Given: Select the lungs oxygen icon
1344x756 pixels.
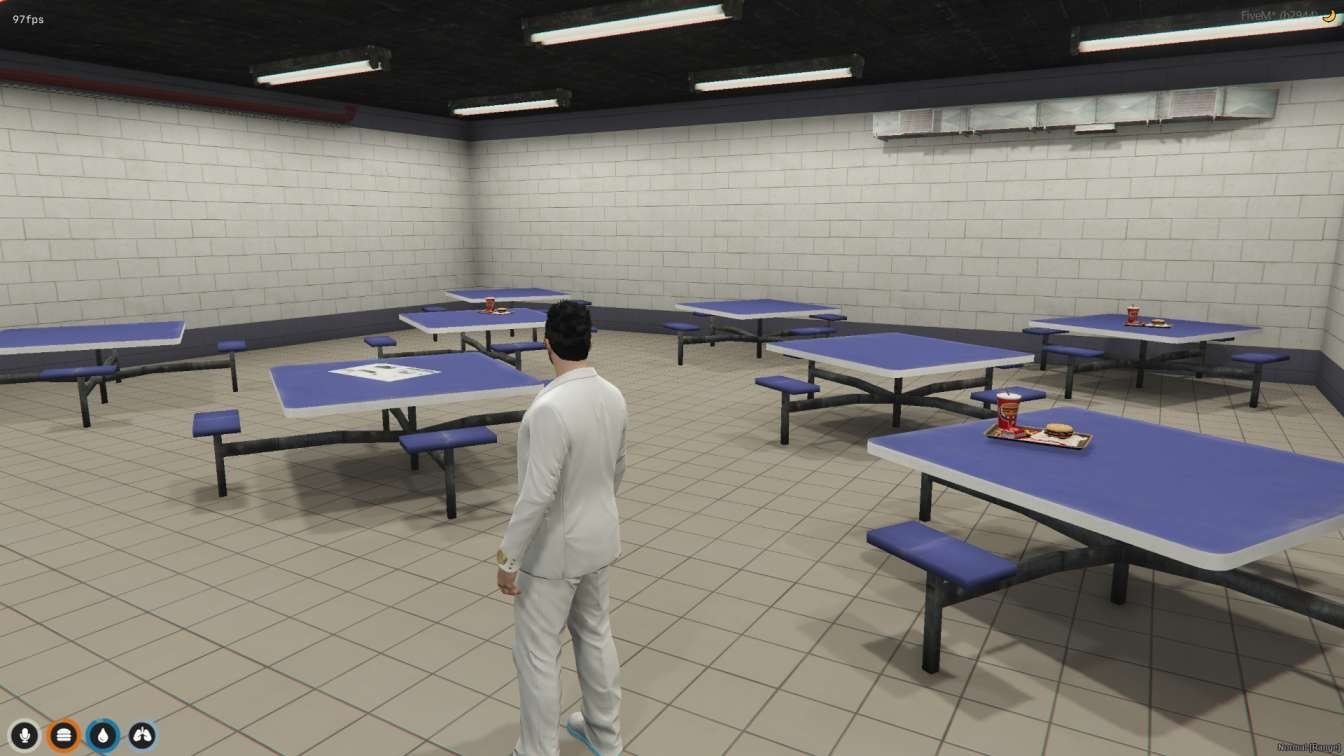Looking at the screenshot, I should pos(142,737).
